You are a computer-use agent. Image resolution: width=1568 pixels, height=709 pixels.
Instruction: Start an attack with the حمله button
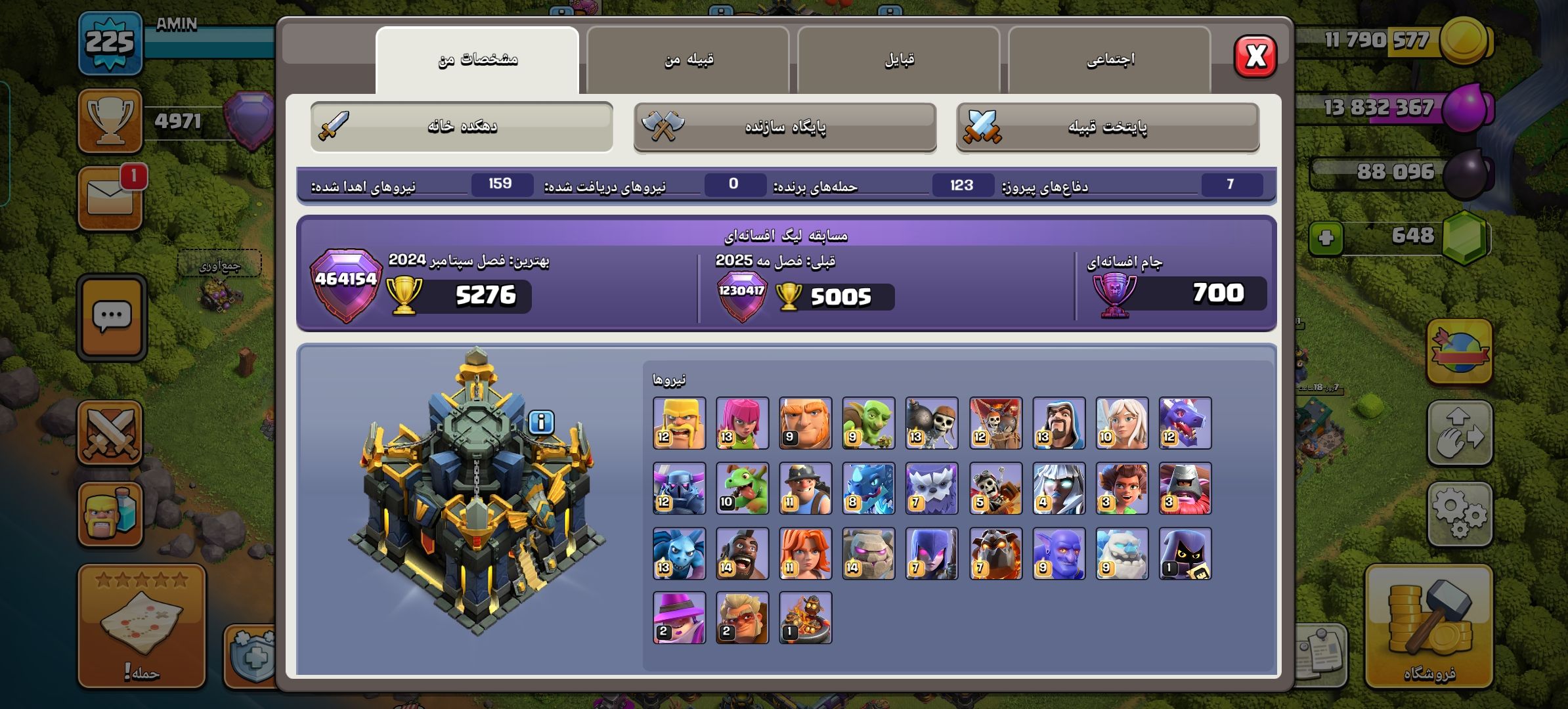(x=142, y=627)
